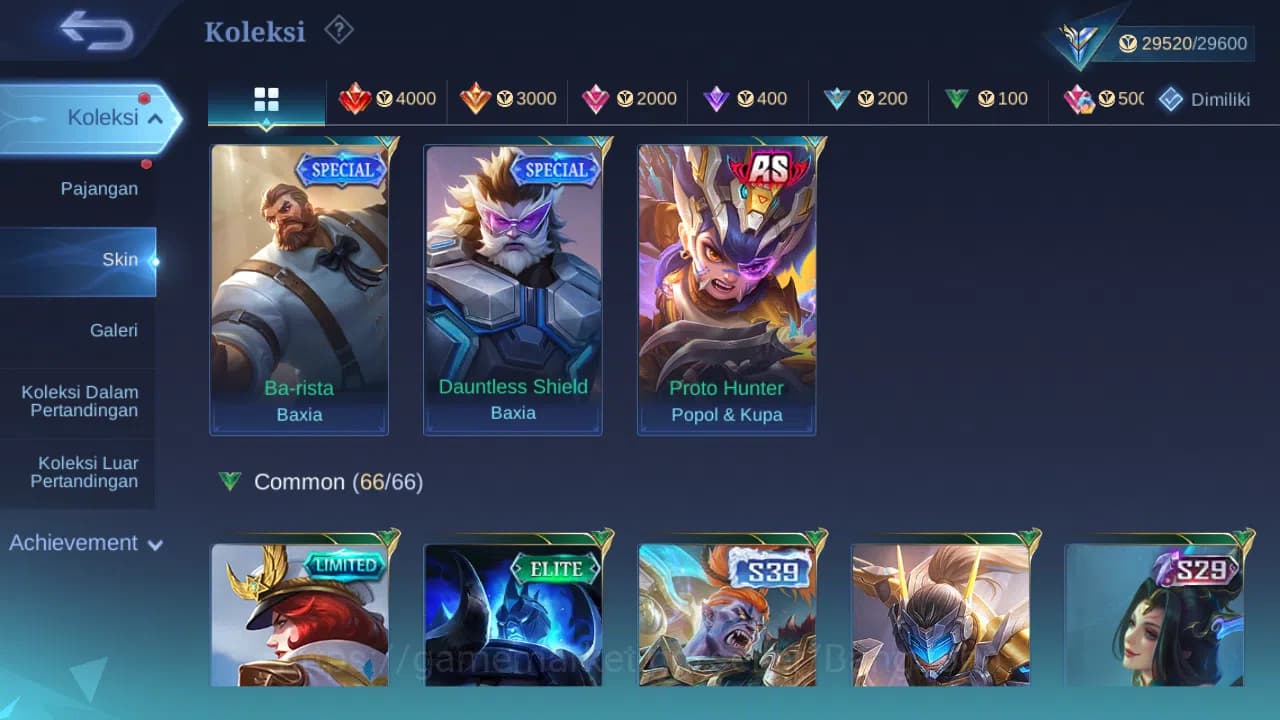Image resolution: width=1280 pixels, height=720 pixels.
Task: Go to Koleksi Dalam Pertandingan
Action: [x=79, y=401]
